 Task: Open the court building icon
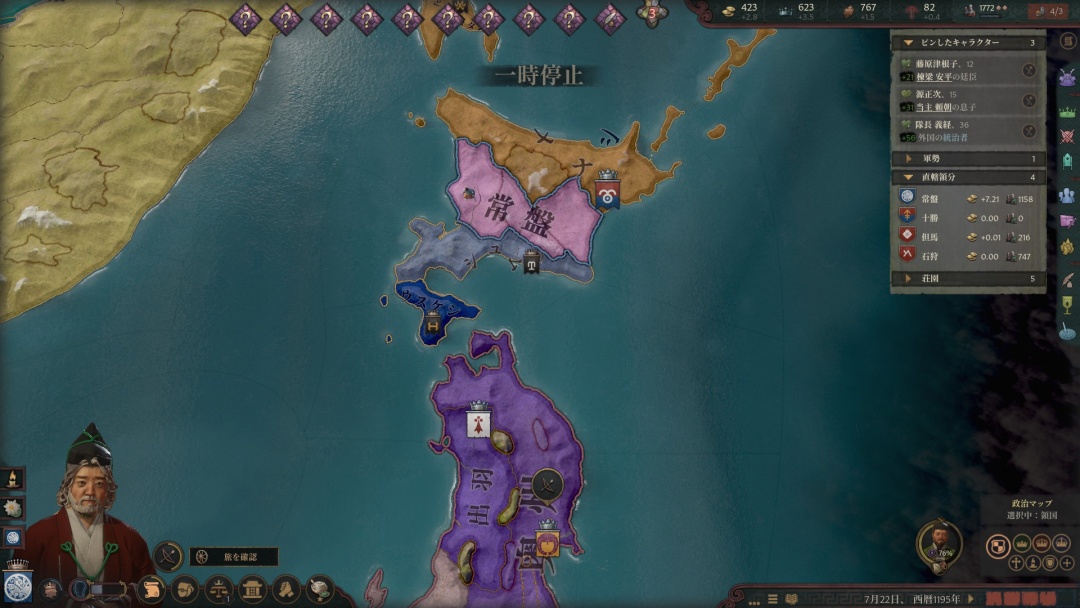point(252,588)
